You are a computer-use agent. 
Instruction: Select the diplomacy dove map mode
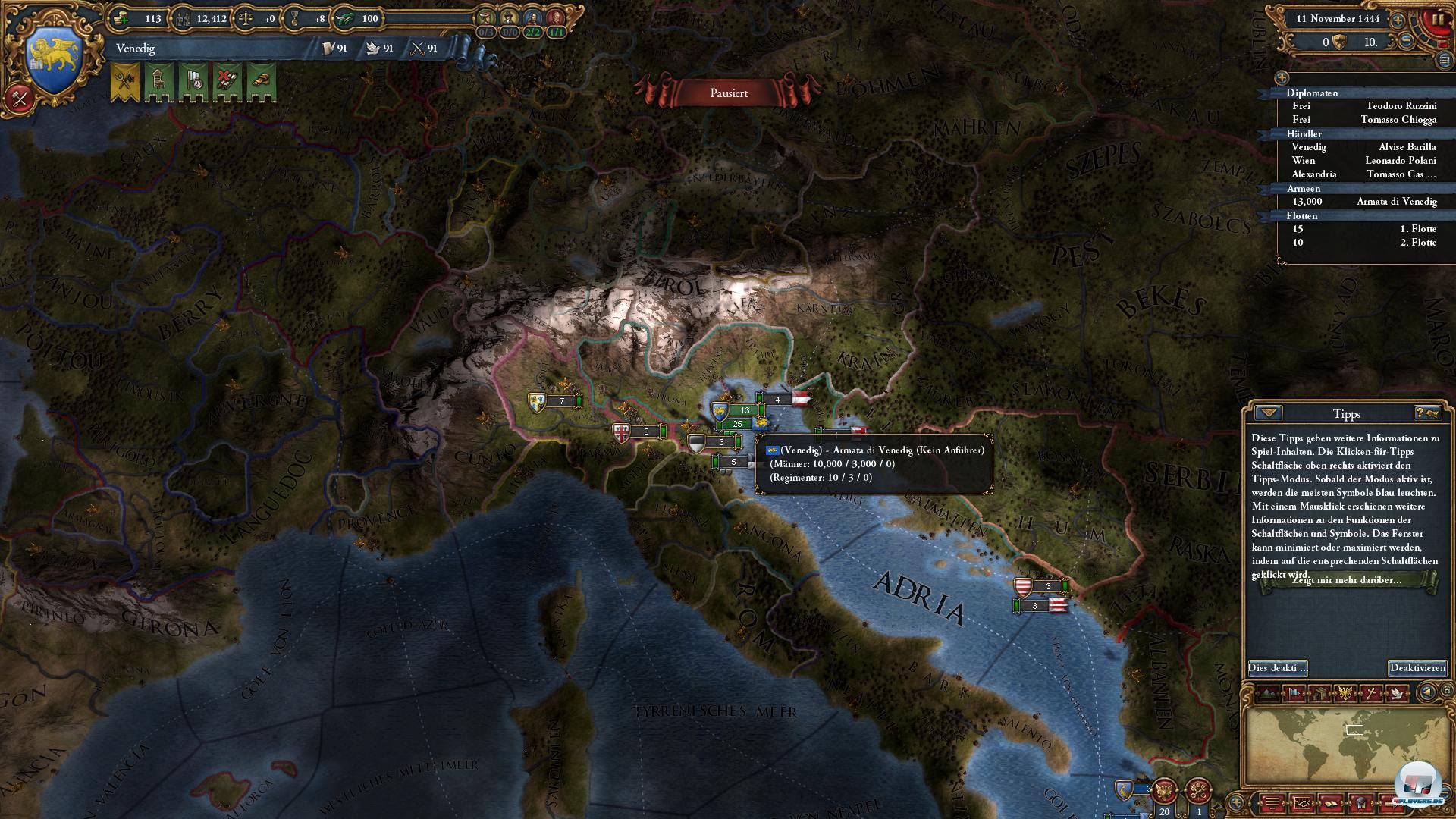coord(1398,694)
